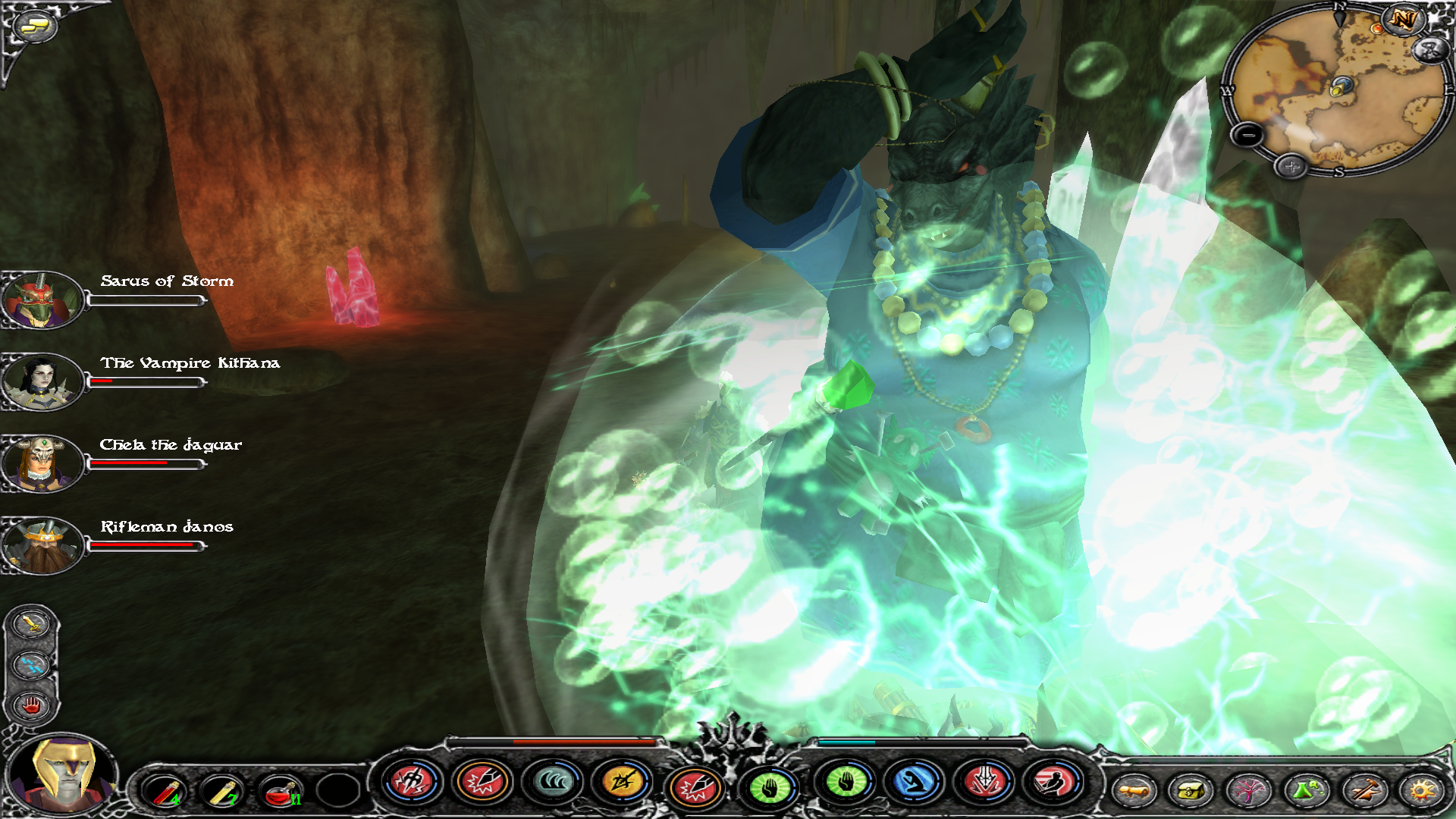This screenshot has width=1456, height=819.
Task: Zoom out the minimap
Action: tap(1247, 136)
